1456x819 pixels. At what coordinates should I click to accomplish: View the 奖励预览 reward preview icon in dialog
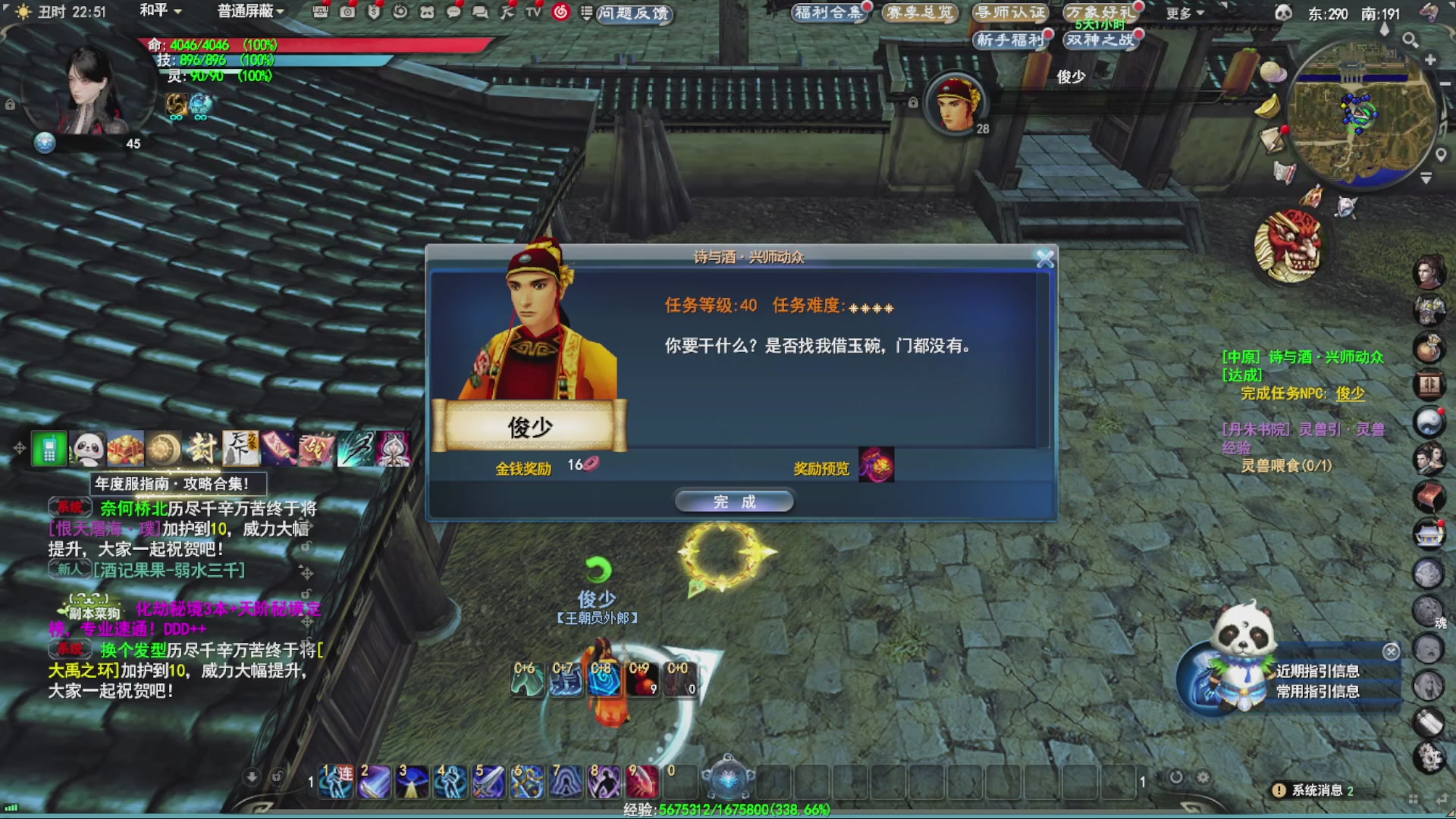click(878, 466)
